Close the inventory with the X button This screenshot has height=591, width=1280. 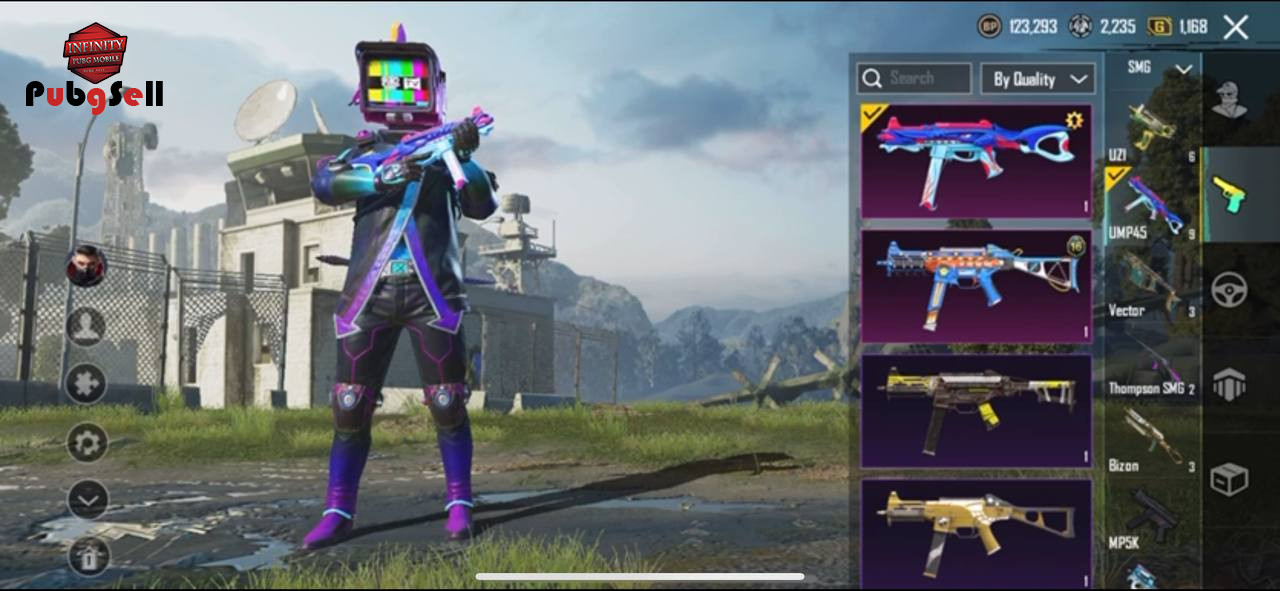point(1236,27)
